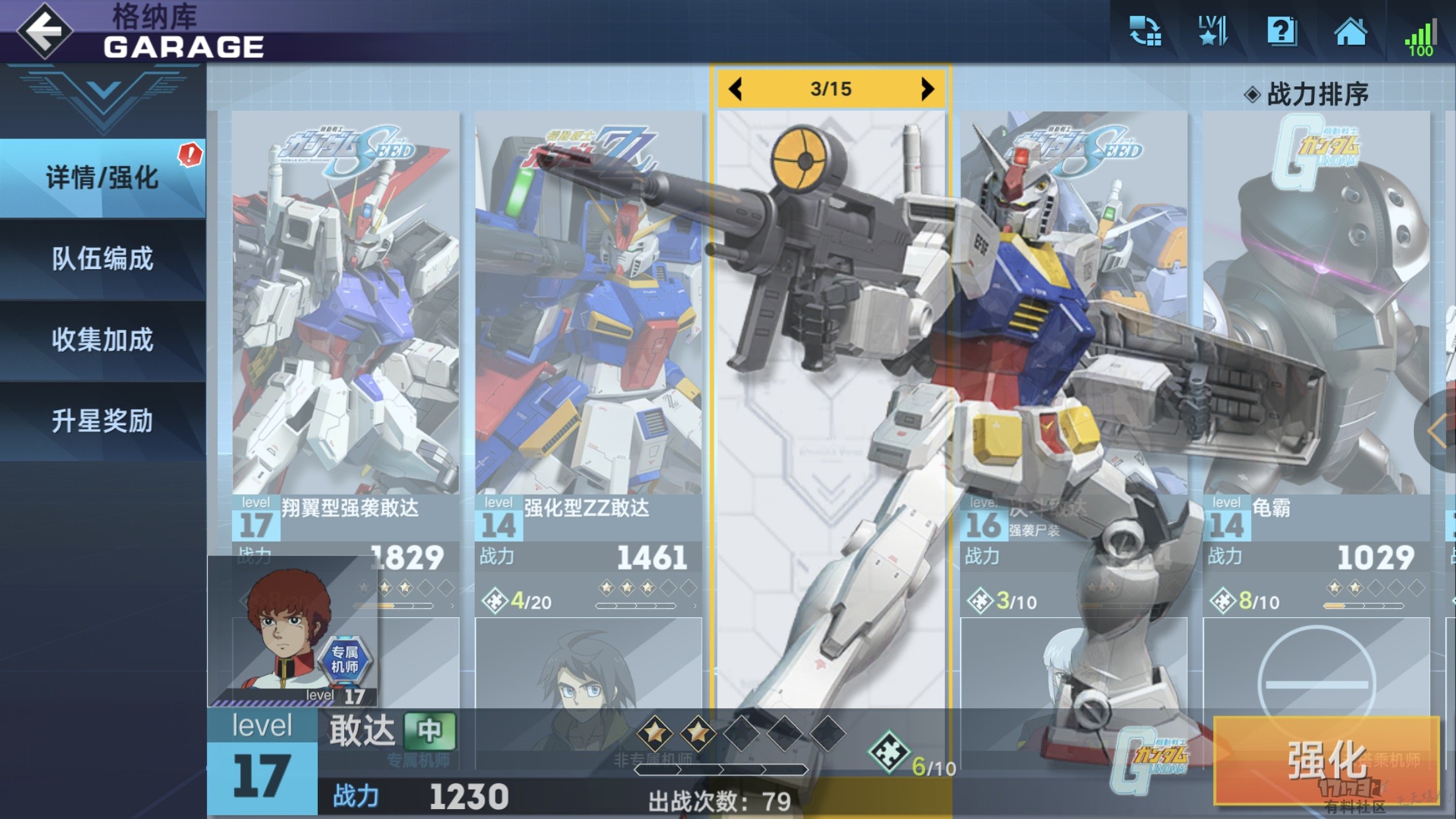Go to previous unit with left arrow

pyautogui.click(x=736, y=89)
